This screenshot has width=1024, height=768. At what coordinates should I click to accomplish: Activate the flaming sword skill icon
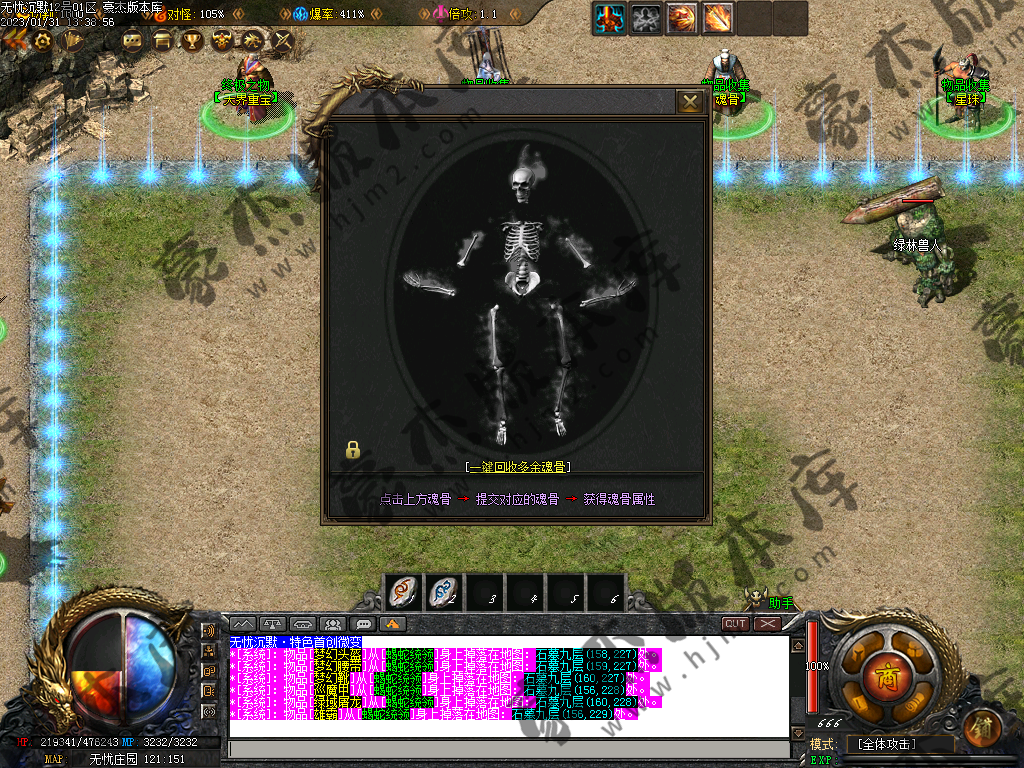(x=717, y=18)
